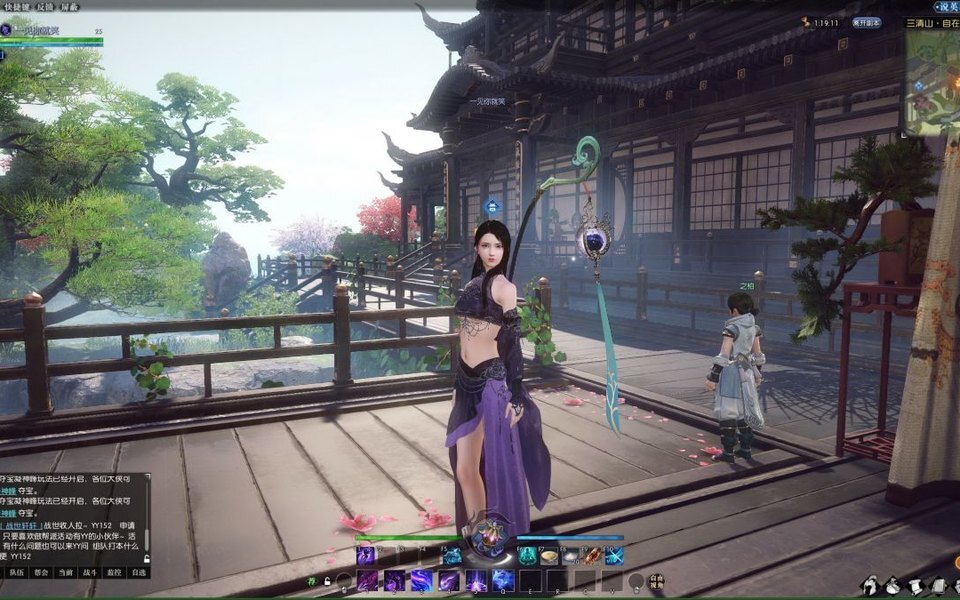Click the 自由视角 free camera button
960x600 pixels.
click(656, 580)
